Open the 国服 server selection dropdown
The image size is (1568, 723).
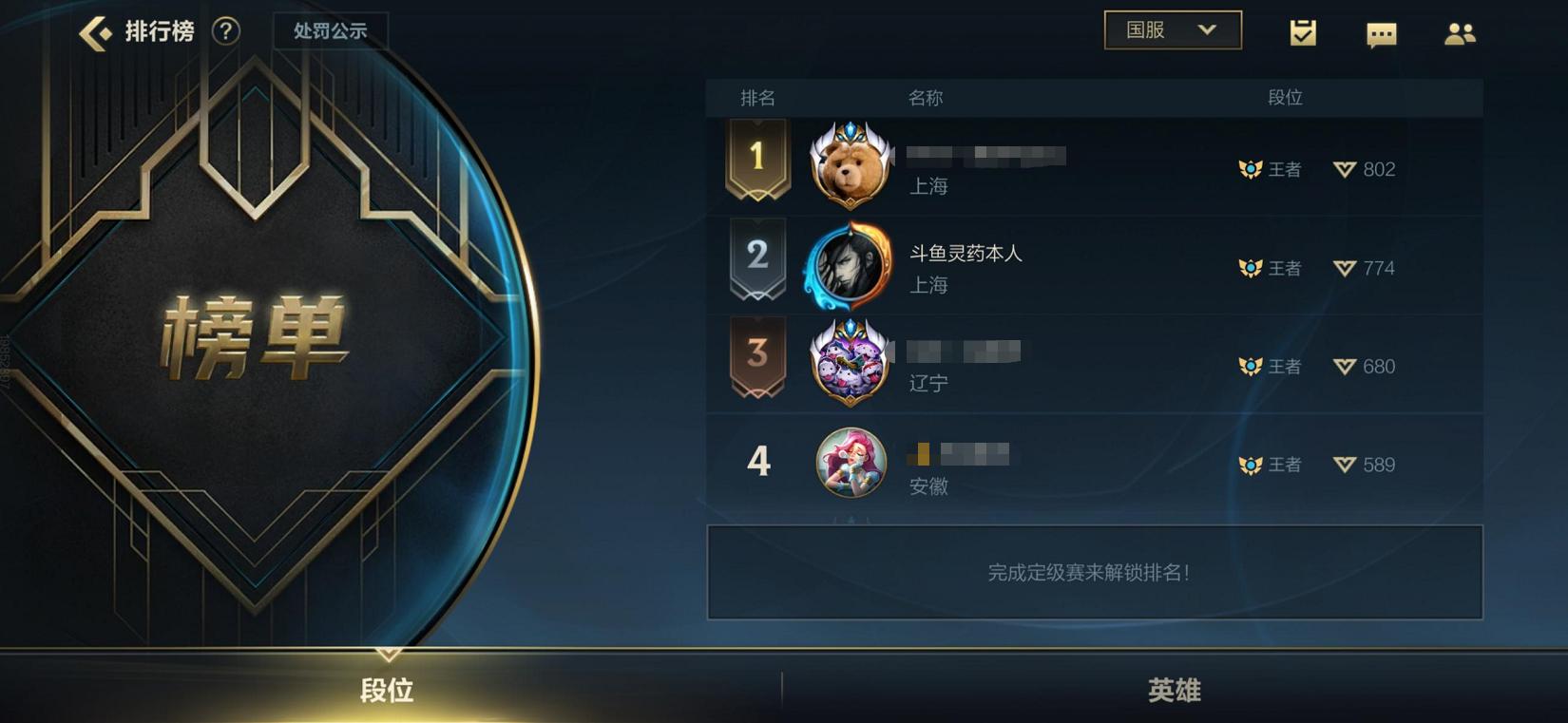pos(1172,29)
